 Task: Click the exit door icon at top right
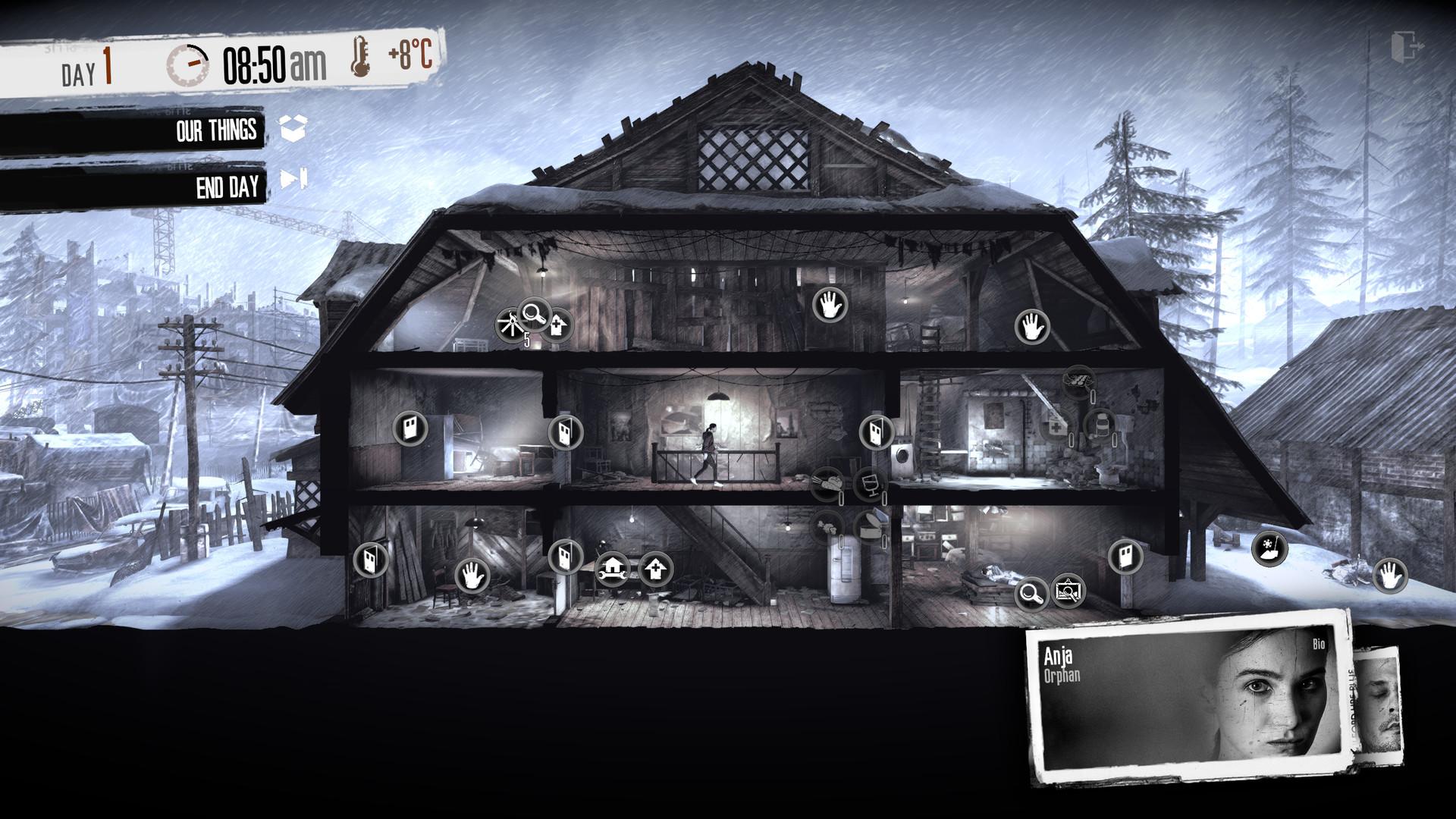coord(1407,44)
